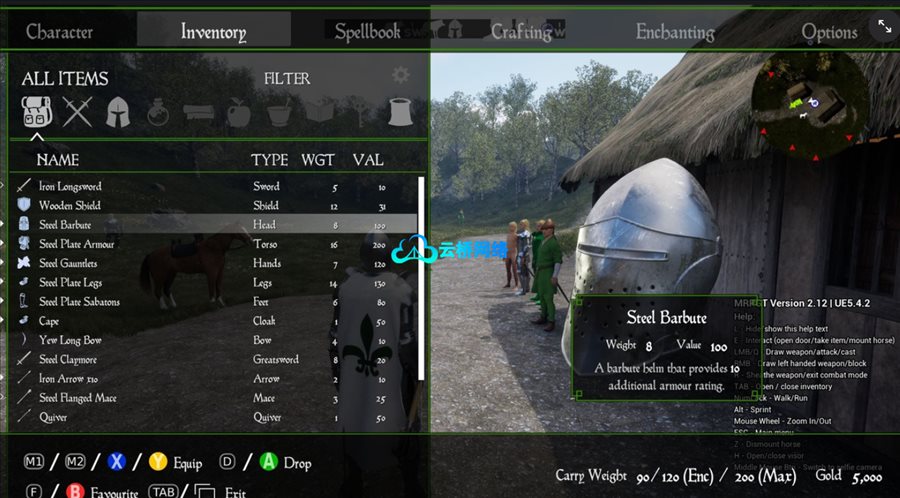Choose the Steel Plate Armour item
The height and width of the screenshot is (498, 900).
click(x=77, y=244)
